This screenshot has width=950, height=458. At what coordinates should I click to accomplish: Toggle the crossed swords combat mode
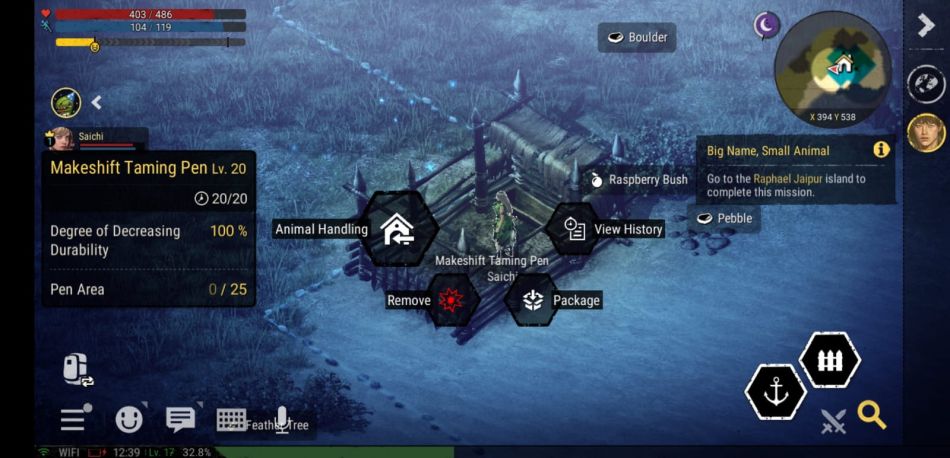pos(832,422)
